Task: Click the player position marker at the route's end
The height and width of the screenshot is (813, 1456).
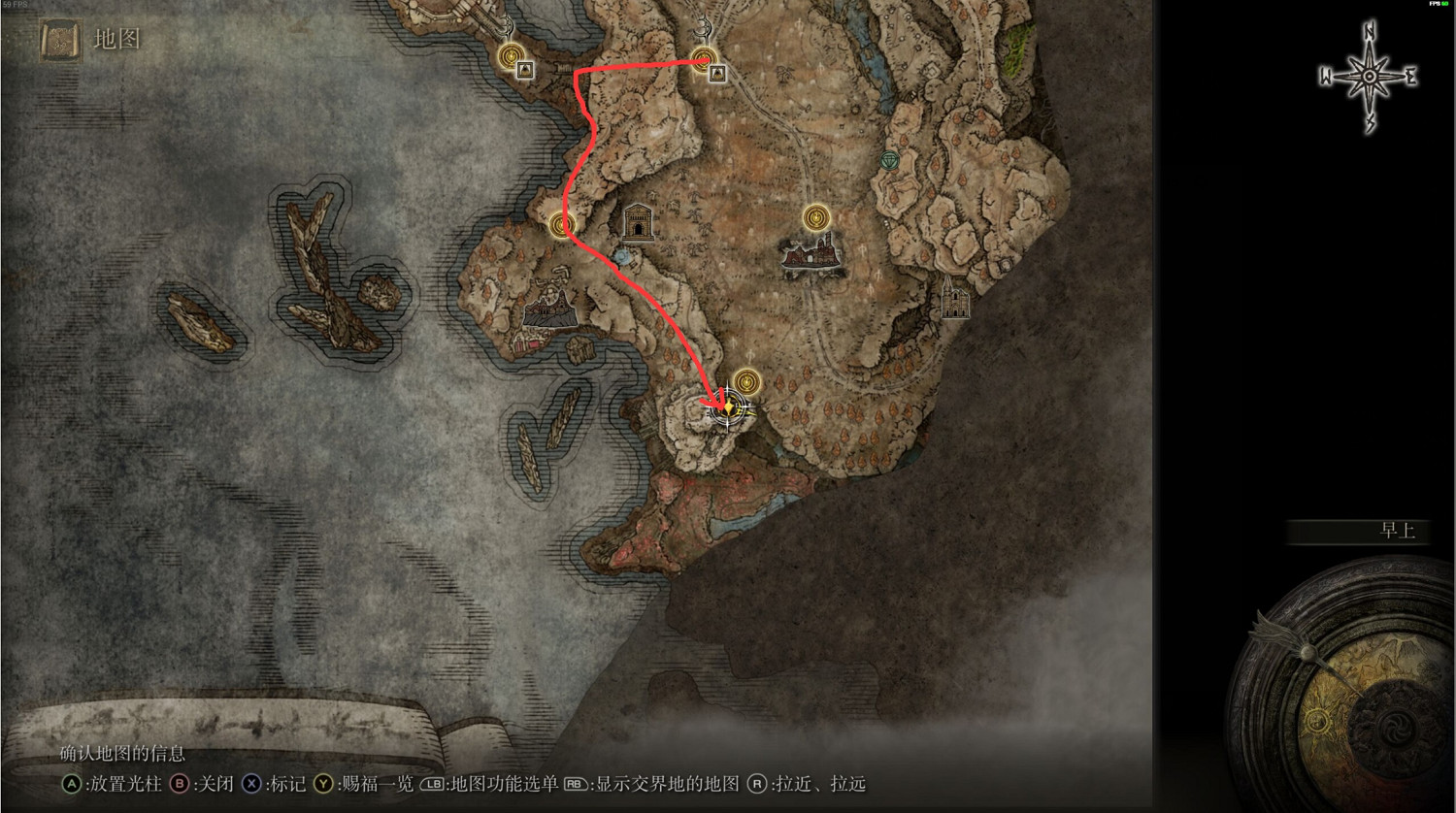Action: tap(730, 408)
